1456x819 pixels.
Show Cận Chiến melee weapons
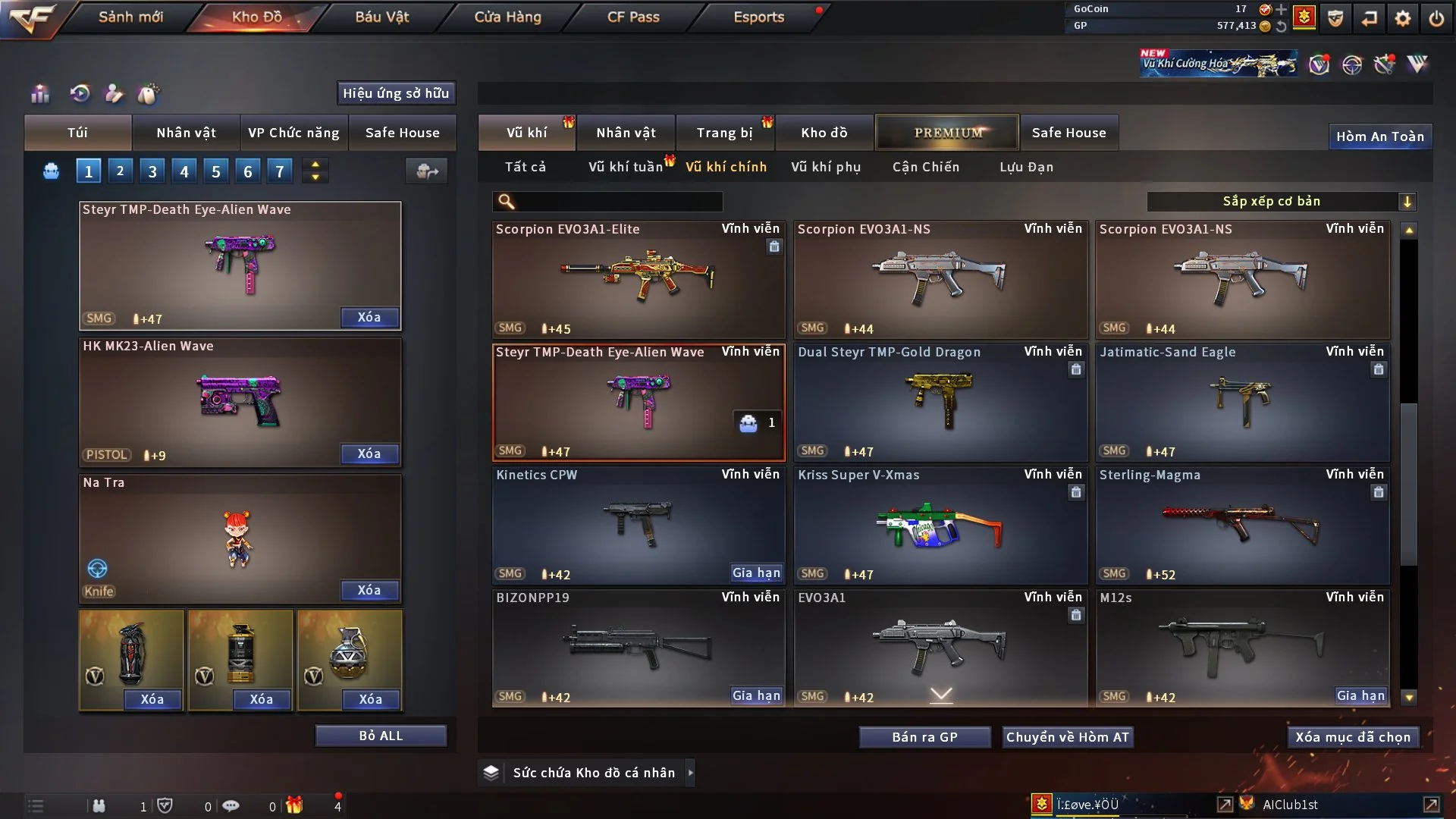coord(925,167)
